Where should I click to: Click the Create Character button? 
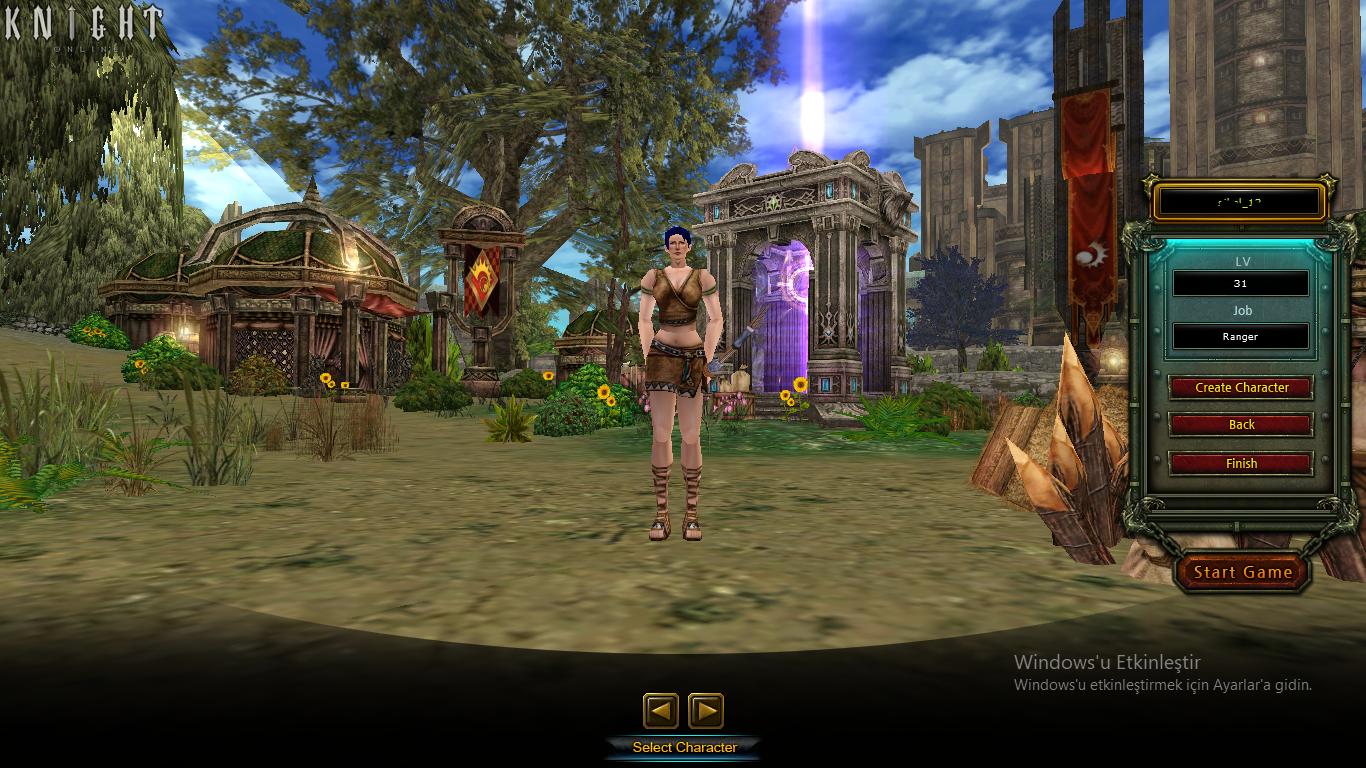tap(1241, 387)
